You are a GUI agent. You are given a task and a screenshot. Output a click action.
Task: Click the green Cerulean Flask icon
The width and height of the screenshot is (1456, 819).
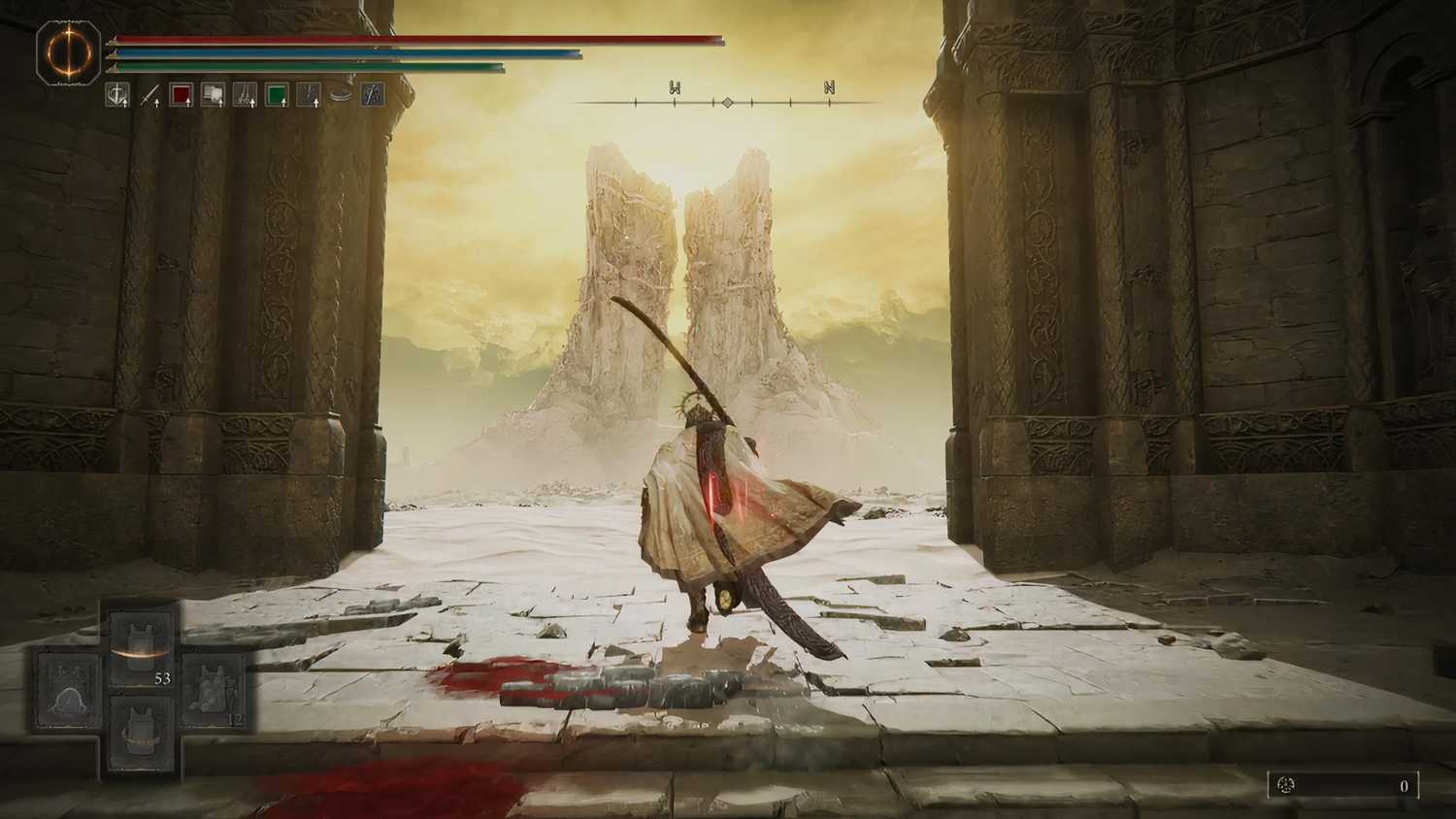tap(279, 94)
